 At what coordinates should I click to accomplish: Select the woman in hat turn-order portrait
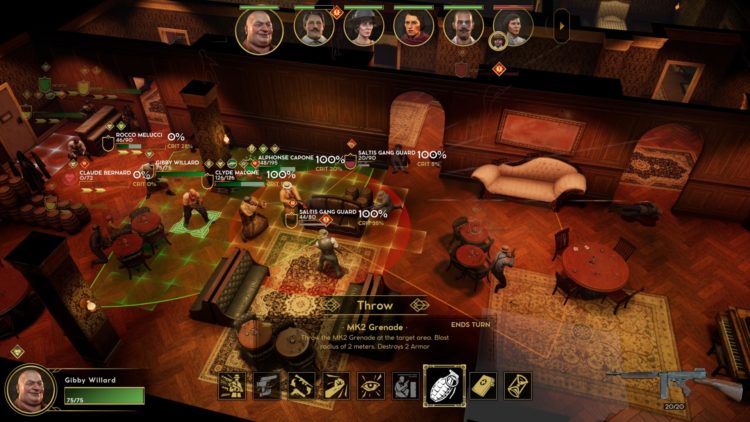tap(363, 27)
